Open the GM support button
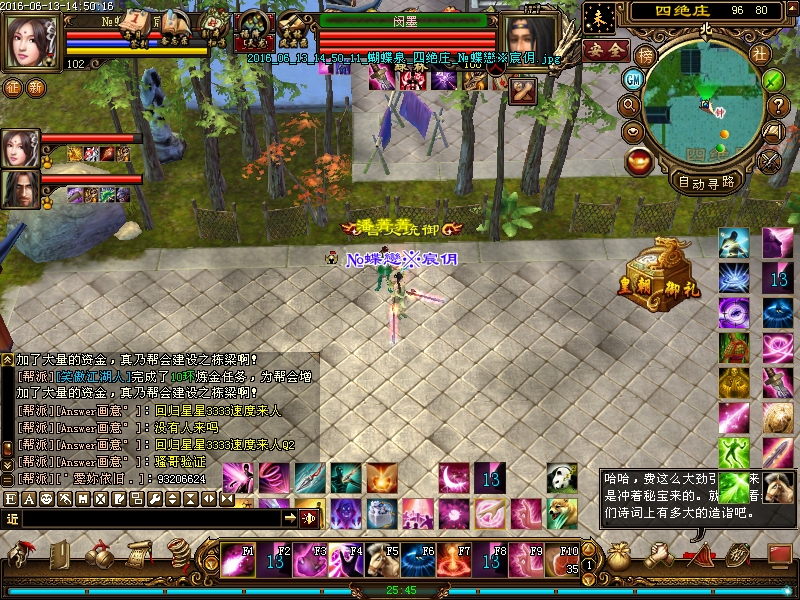800x600 pixels. (633, 79)
